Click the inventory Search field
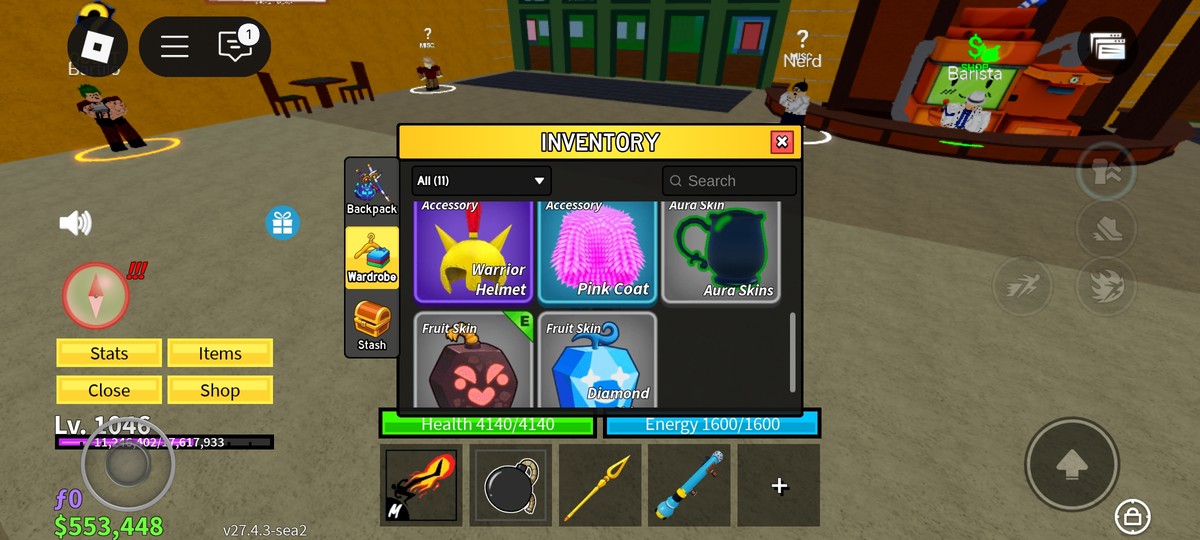The image size is (1200, 540). point(729,181)
